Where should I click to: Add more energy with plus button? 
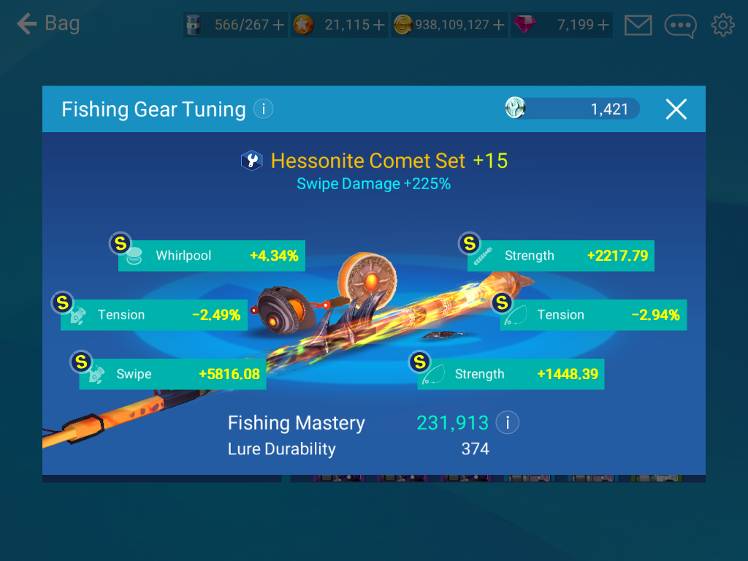(278, 25)
